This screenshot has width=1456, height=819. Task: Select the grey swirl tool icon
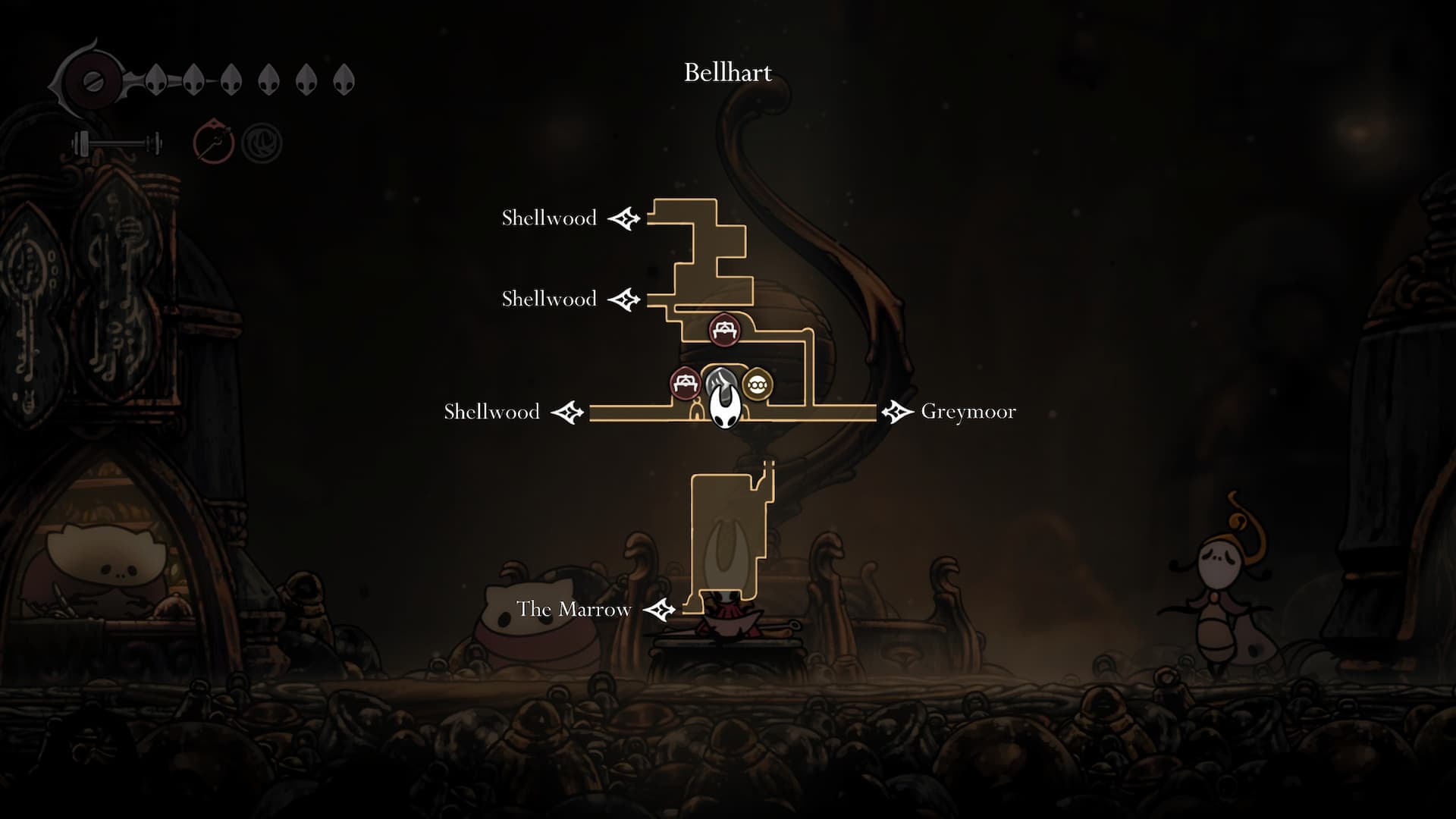point(262,143)
